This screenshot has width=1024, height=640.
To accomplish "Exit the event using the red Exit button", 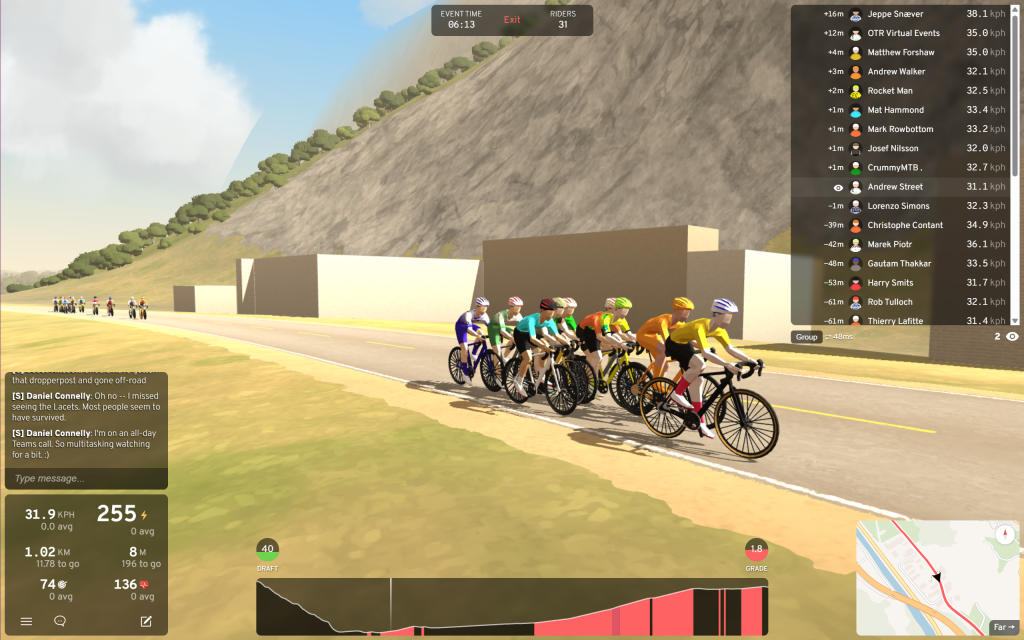I will [512, 20].
